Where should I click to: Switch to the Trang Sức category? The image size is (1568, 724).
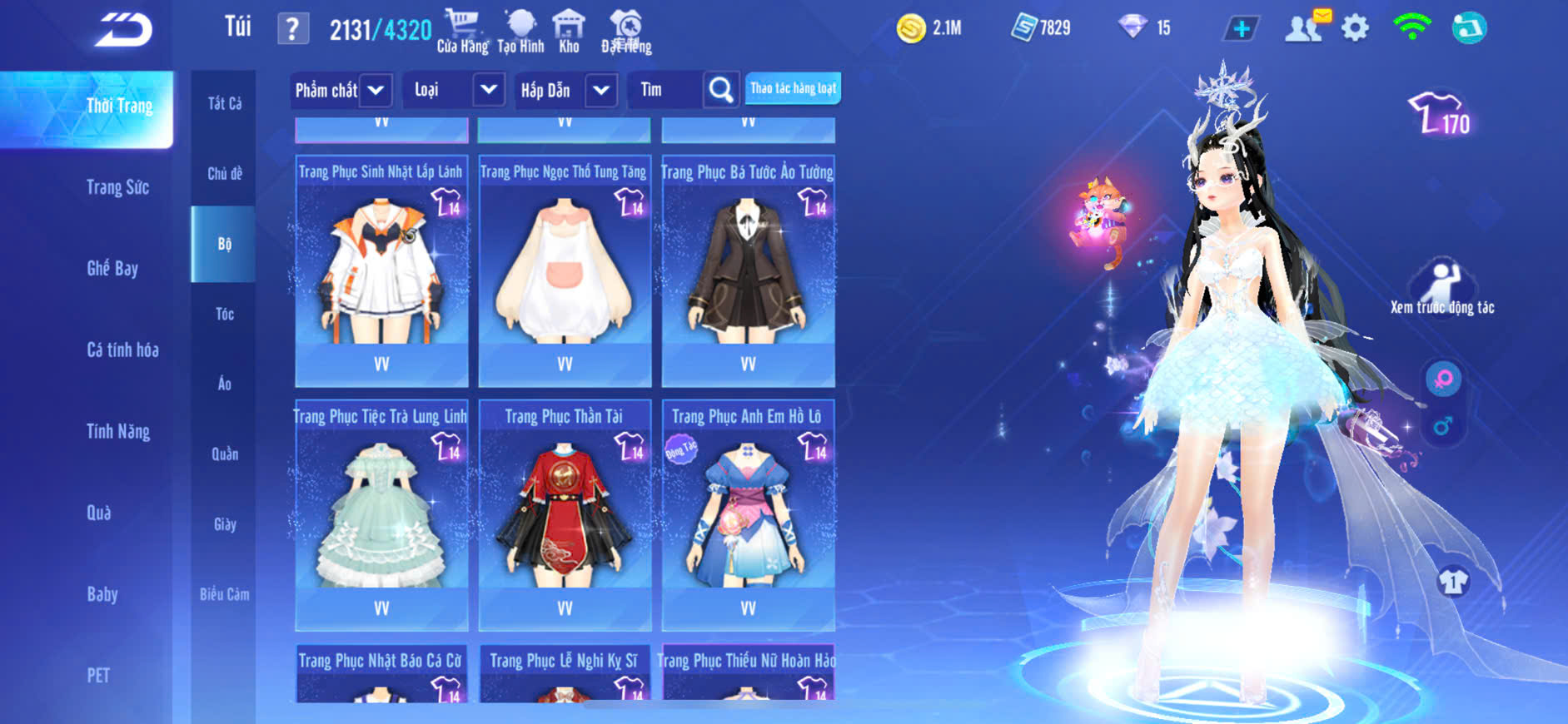coord(117,187)
